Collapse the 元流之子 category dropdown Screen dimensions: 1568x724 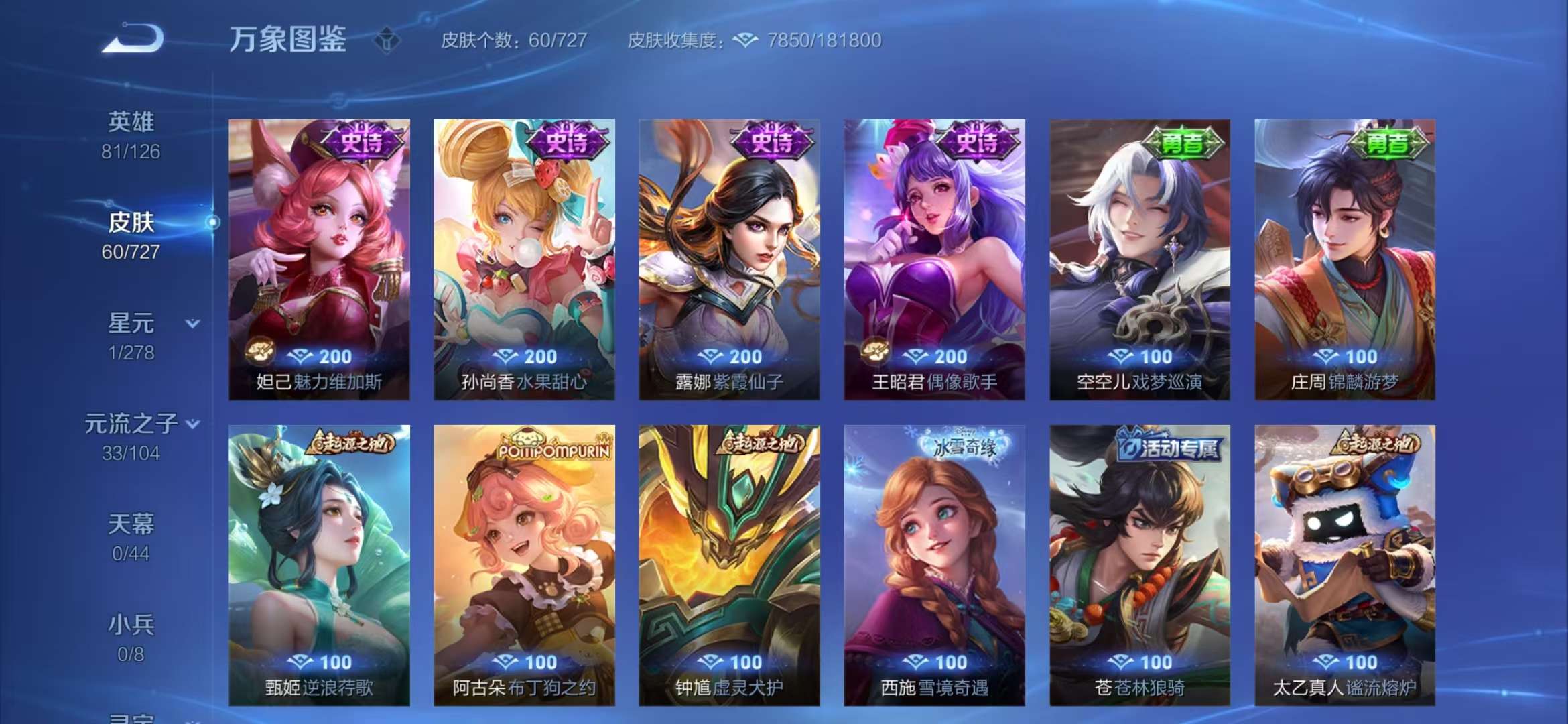194,424
